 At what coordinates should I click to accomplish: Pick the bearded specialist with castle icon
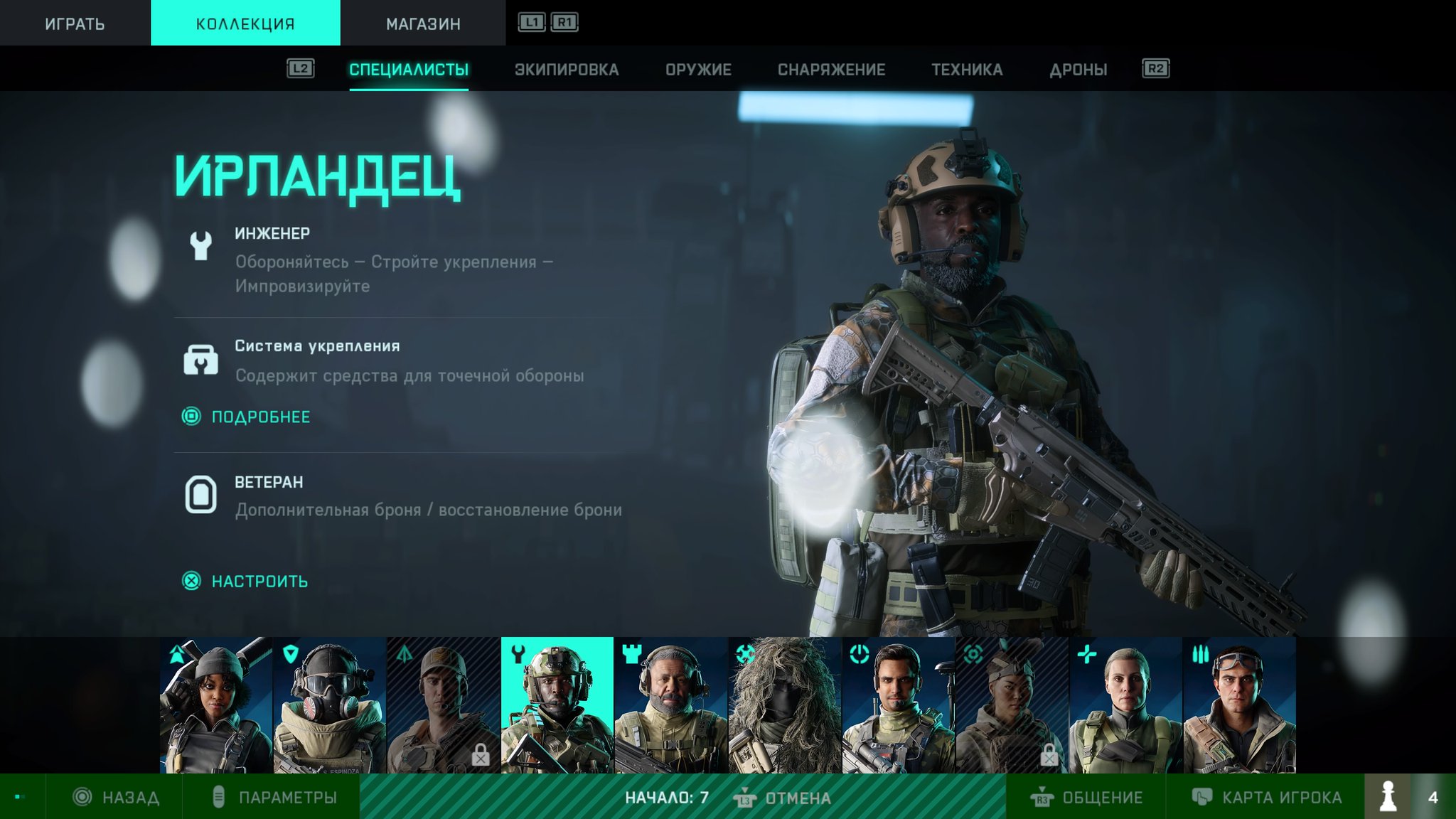tap(671, 705)
